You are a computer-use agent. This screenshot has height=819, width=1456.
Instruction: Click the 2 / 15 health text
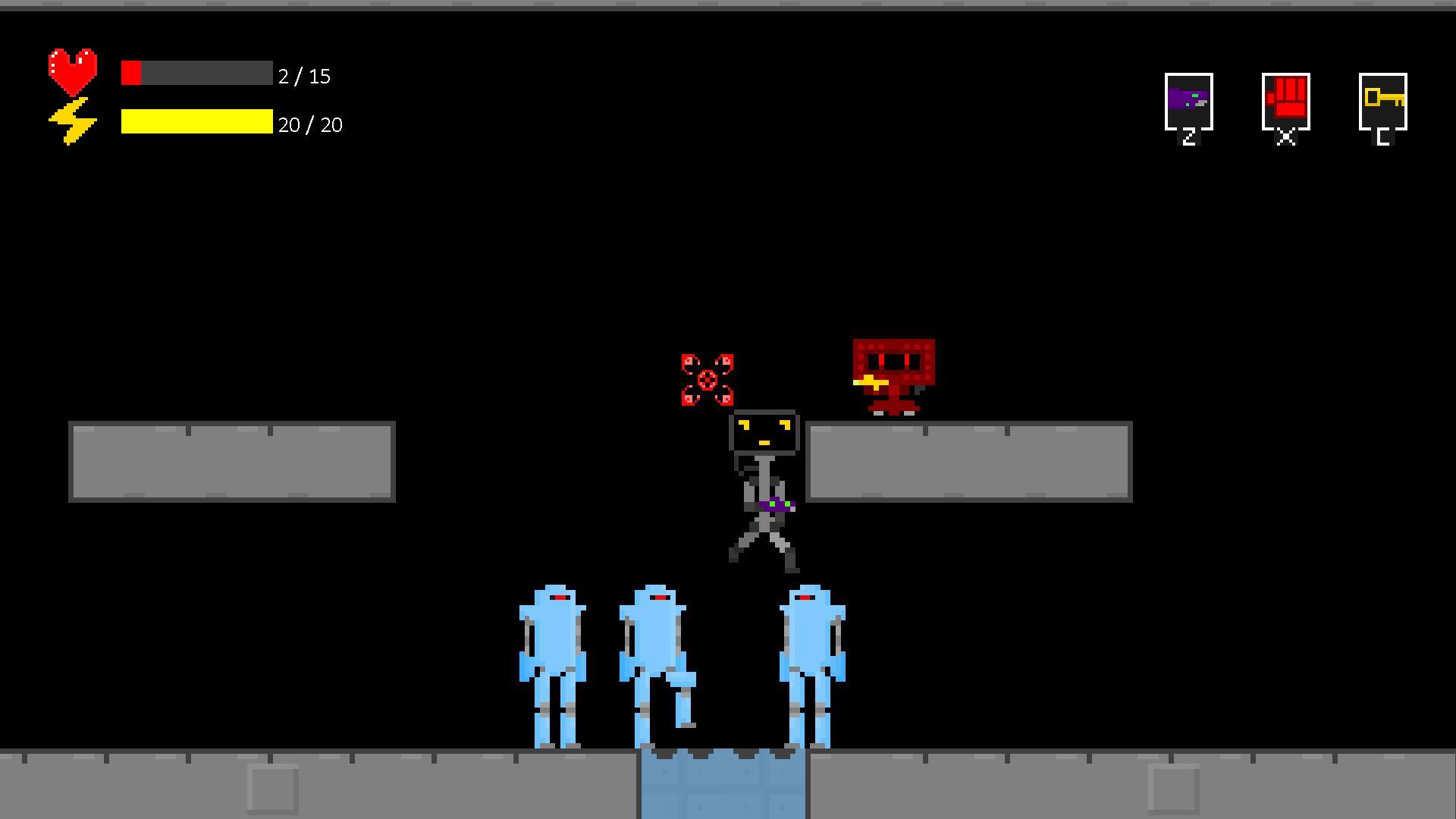(x=306, y=76)
